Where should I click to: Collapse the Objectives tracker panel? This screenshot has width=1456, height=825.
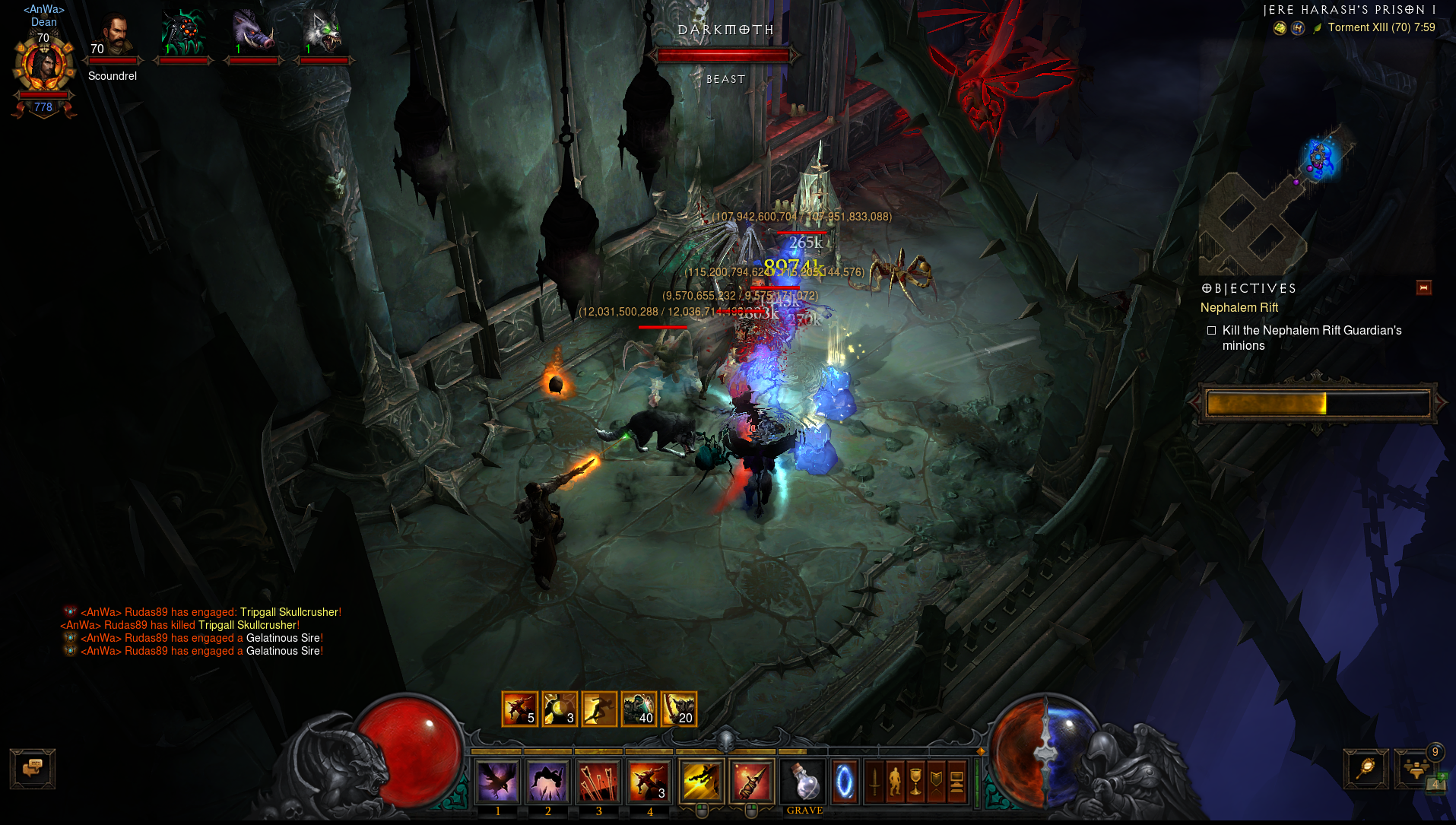click(1424, 287)
